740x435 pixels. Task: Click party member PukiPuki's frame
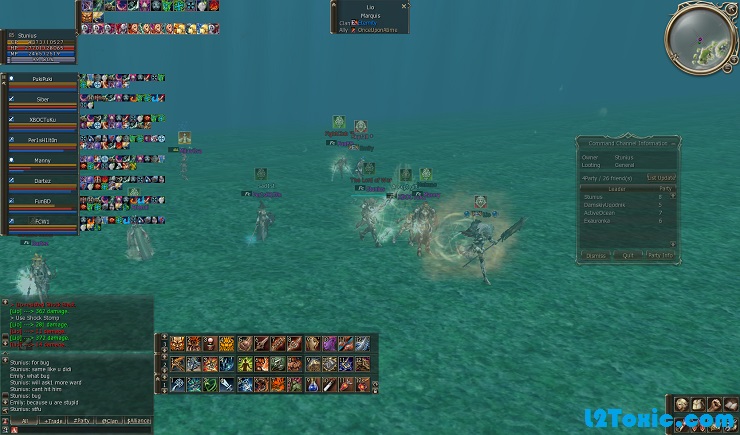pyautogui.click(x=42, y=78)
